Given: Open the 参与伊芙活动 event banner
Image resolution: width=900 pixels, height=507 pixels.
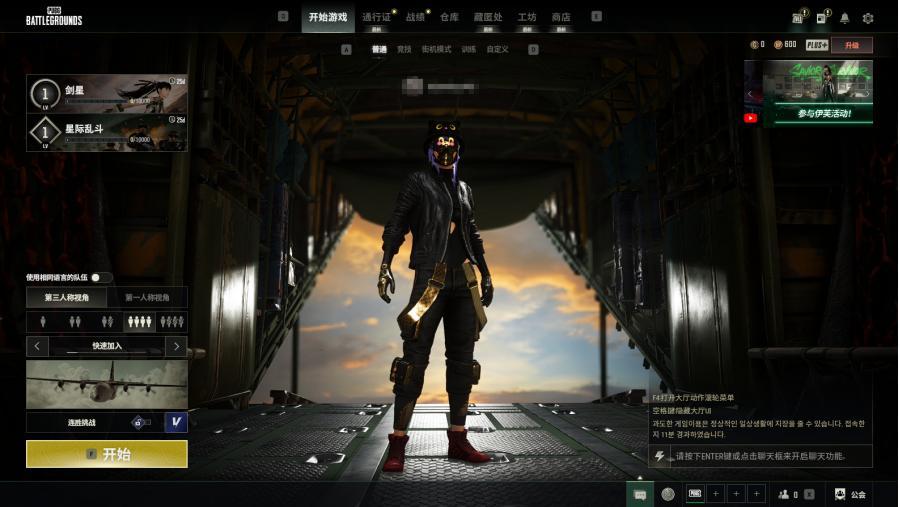Looking at the screenshot, I should click(x=818, y=93).
